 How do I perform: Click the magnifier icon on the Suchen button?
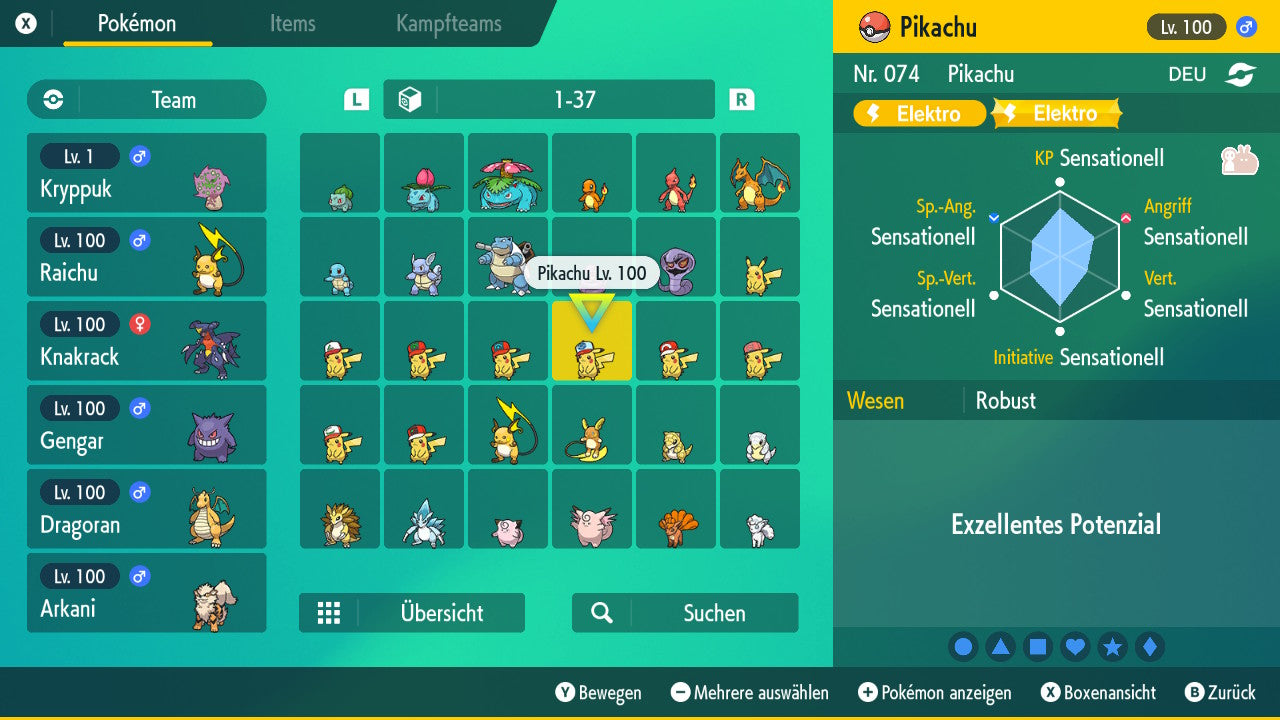tap(601, 612)
